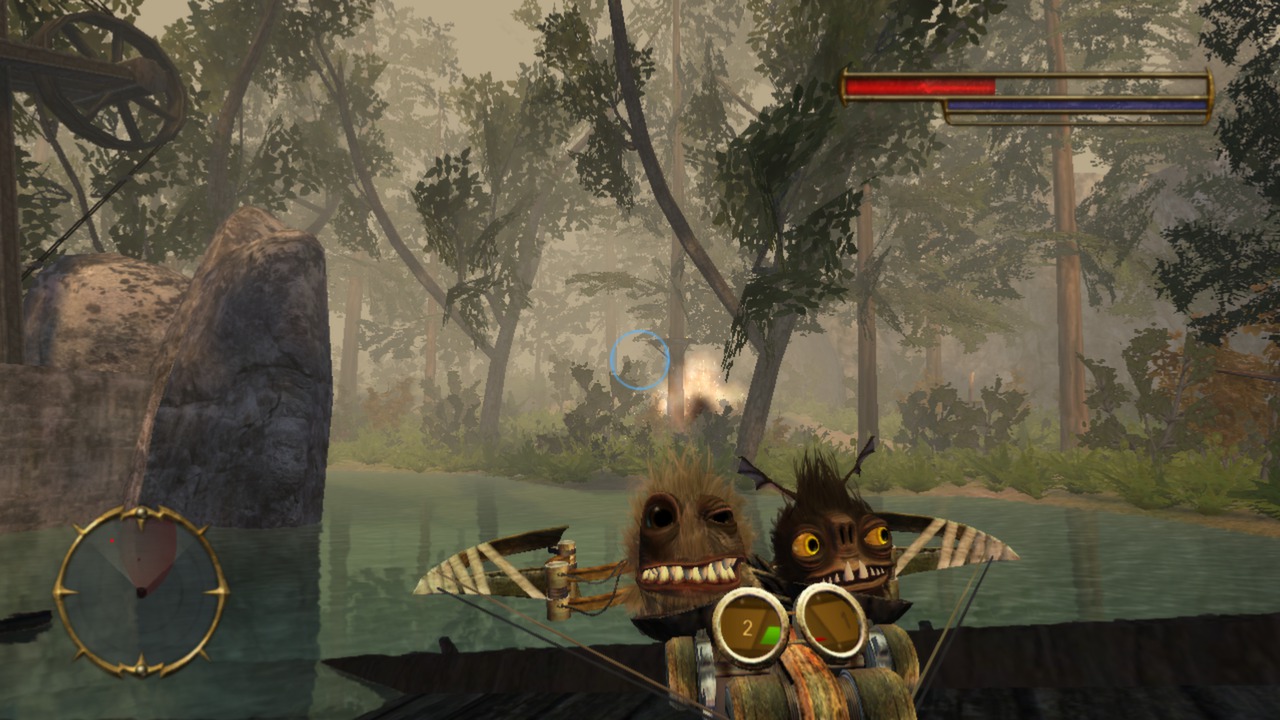Image resolution: width=1280 pixels, height=720 pixels.
Task: Toggle the green ammo charge indicator in left goggle
Action: tap(771, 635)
